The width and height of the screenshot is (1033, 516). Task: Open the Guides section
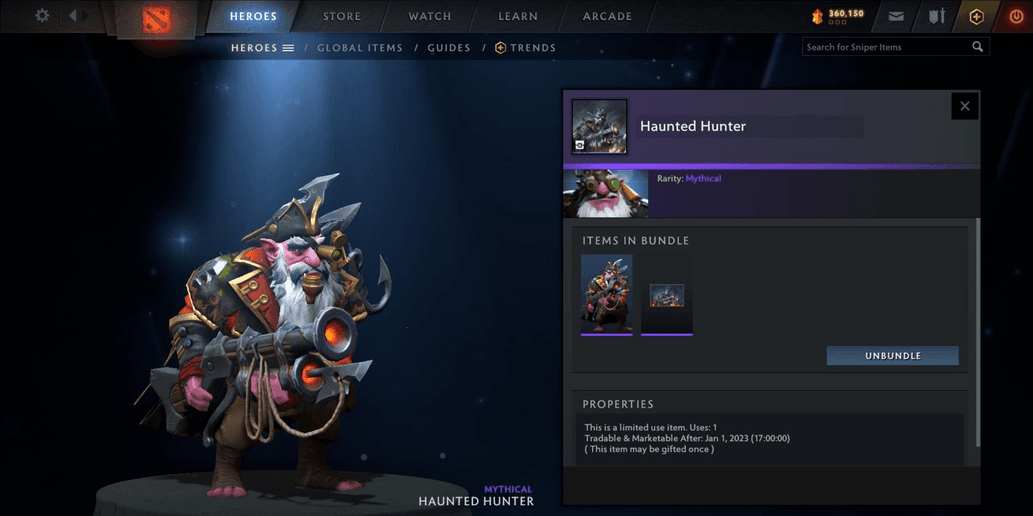(x=449, y=48)
